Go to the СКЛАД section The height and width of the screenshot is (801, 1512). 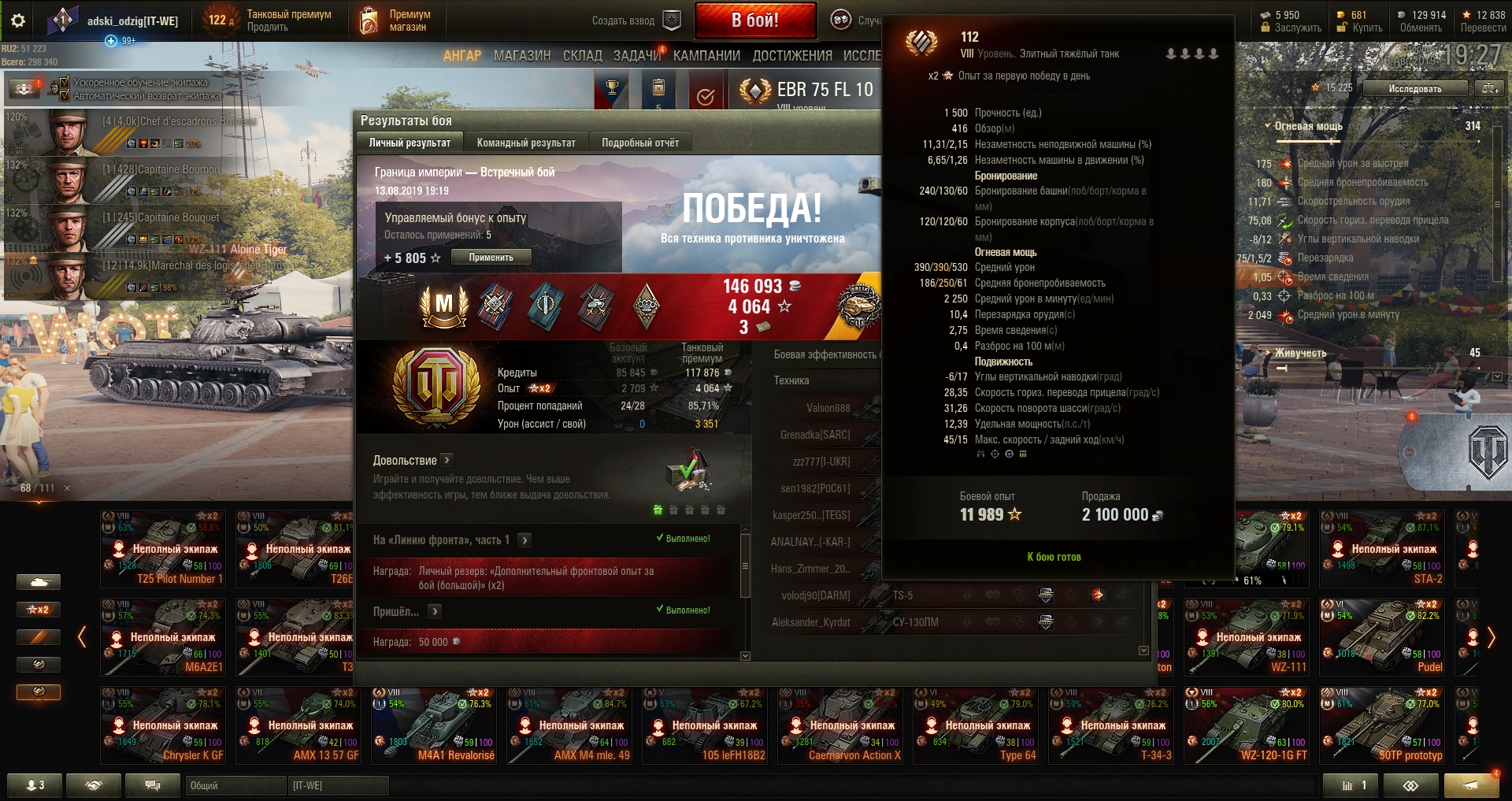click(x=582, y=56)
